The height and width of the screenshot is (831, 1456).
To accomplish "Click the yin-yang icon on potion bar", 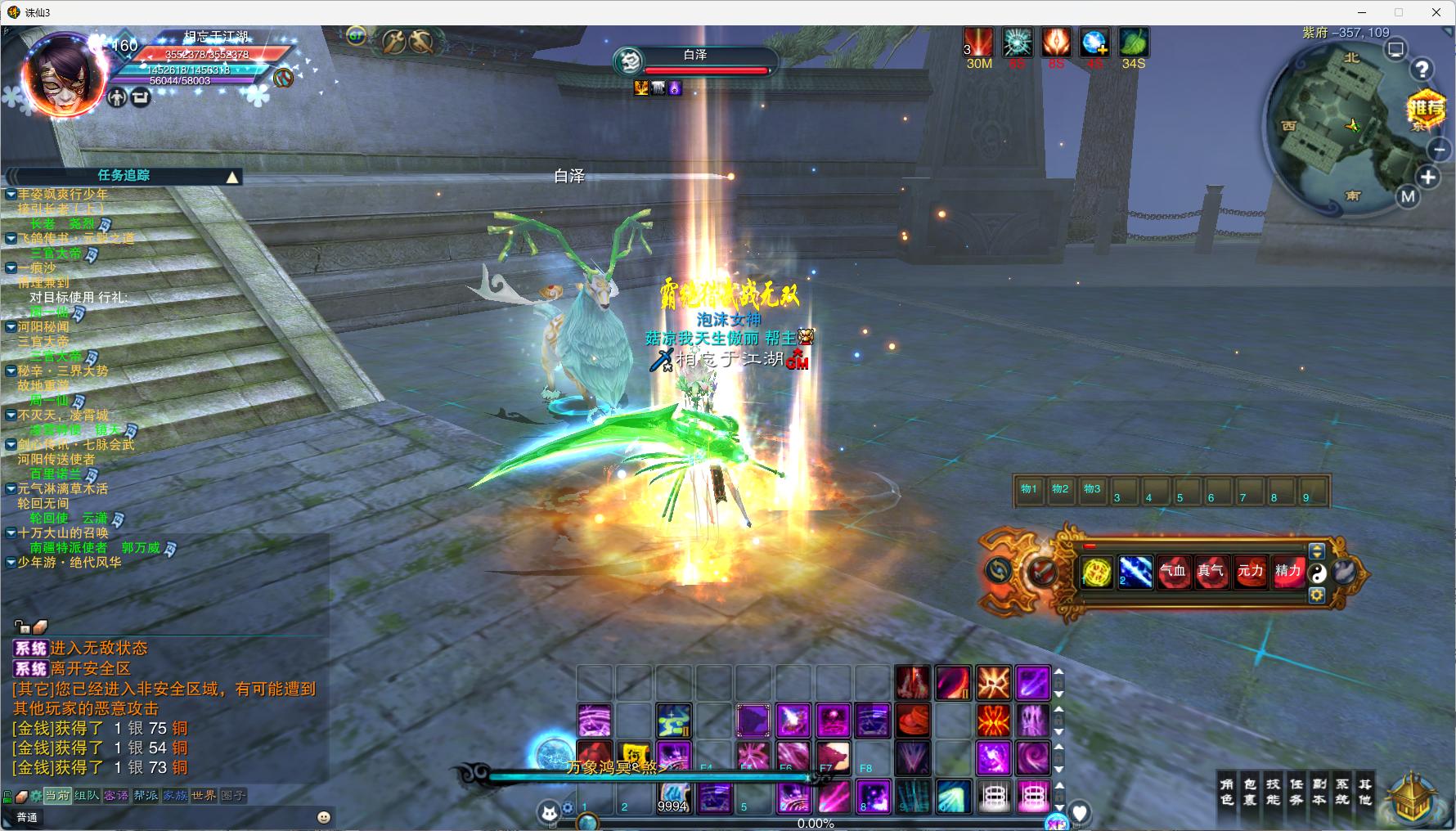I will point(1317,573).
